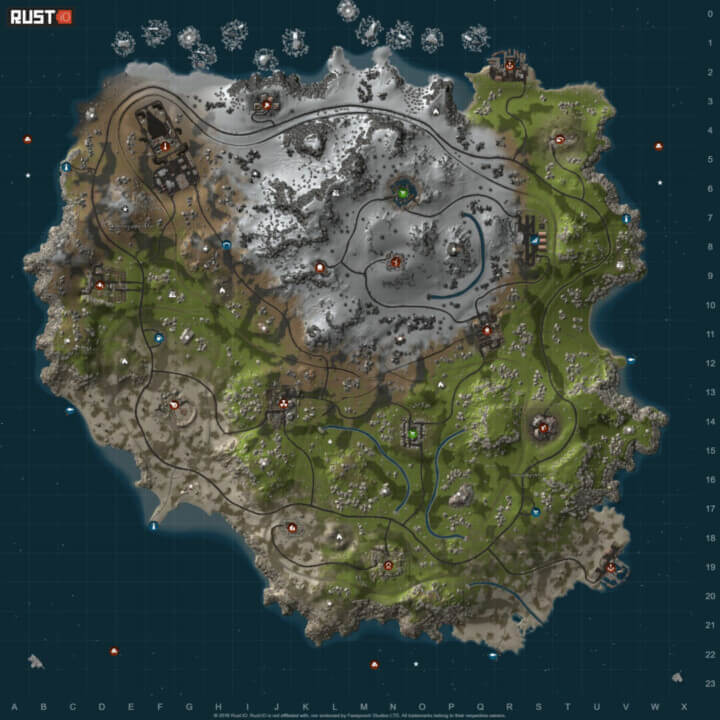Select the green marker in the snow biome

tap(403, 190)
